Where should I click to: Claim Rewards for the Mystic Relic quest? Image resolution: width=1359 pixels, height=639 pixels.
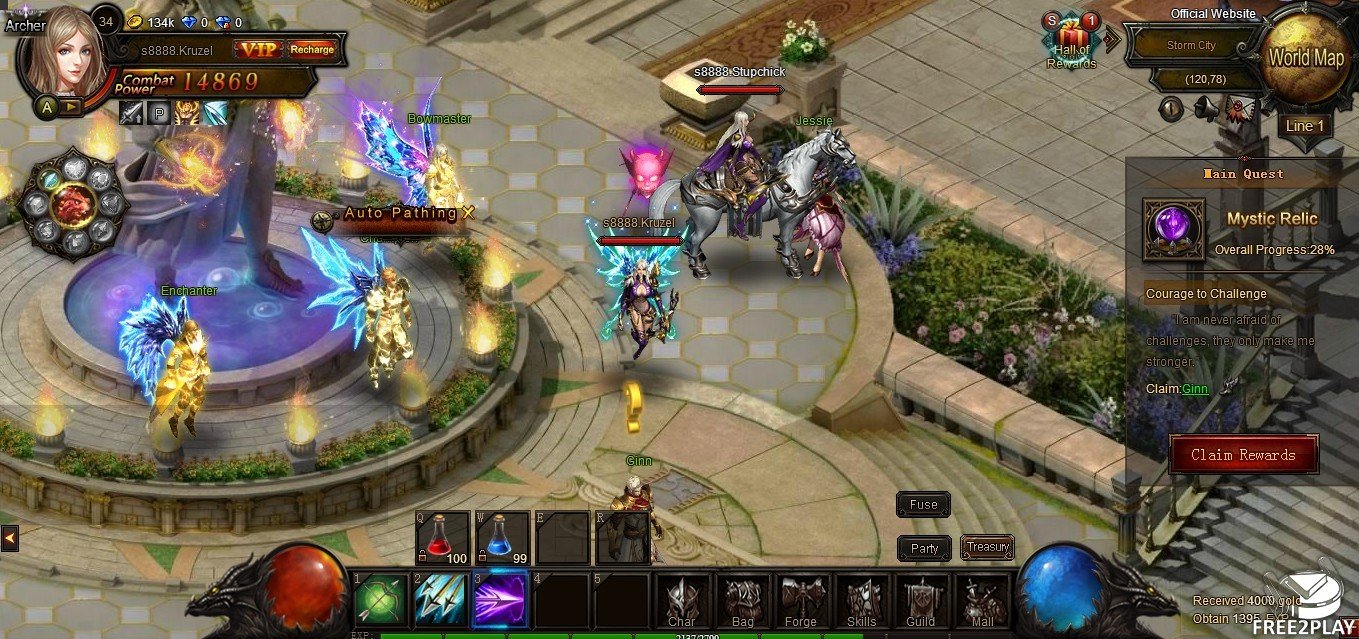[1242, 455]
